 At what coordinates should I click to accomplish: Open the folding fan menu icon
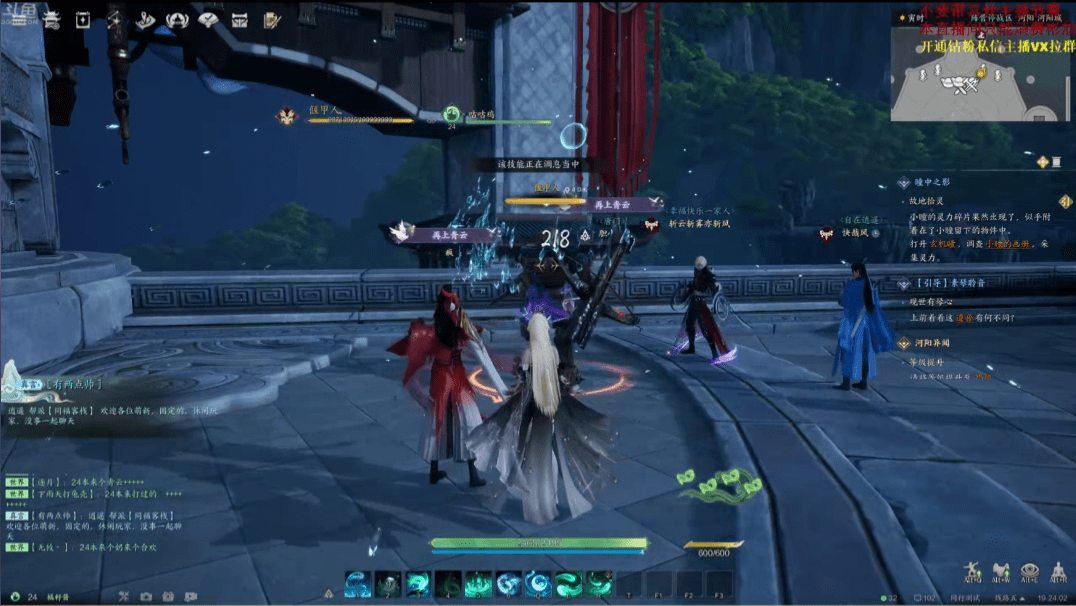click(x=209, y=19)
